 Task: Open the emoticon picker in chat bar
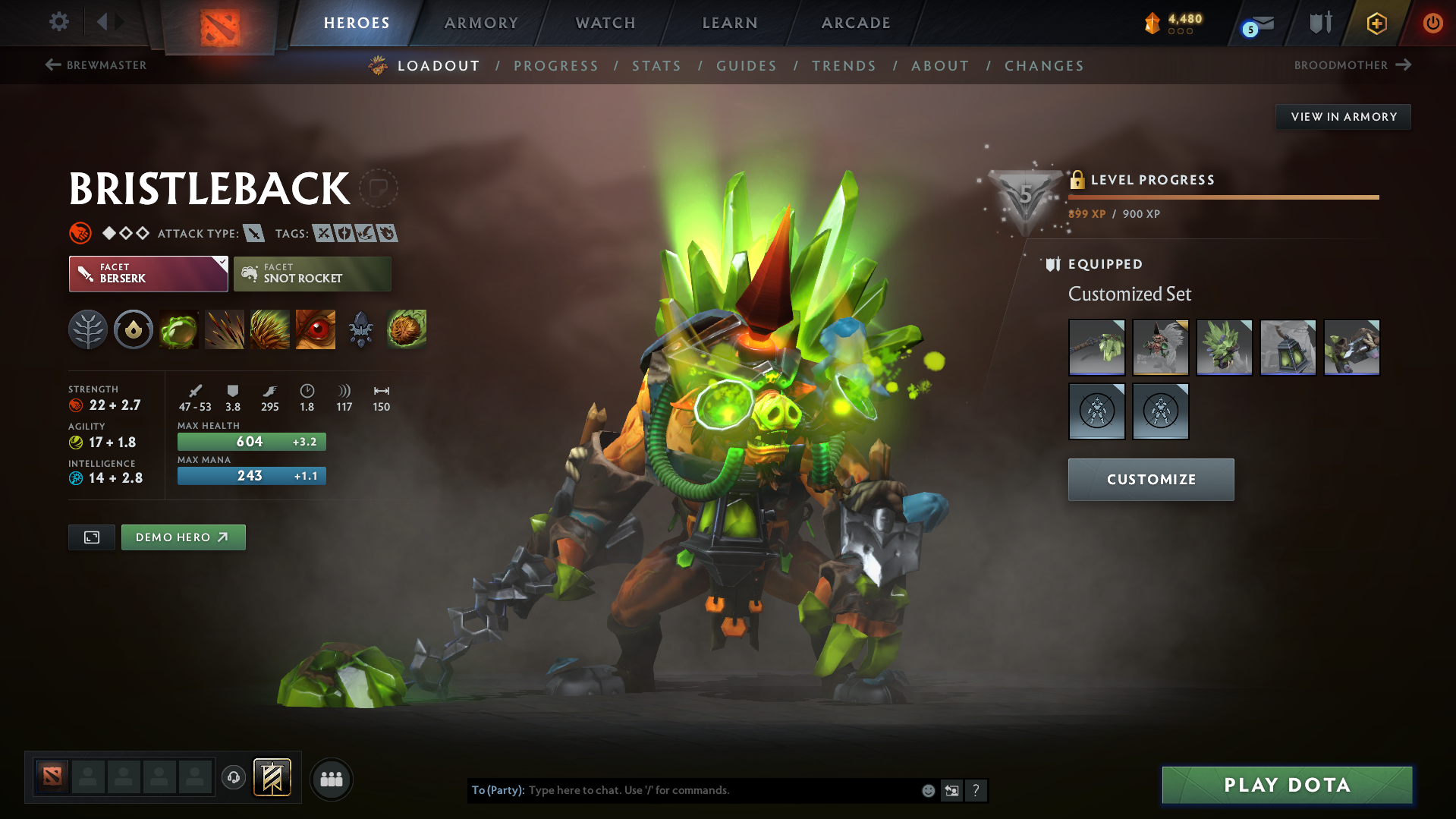[x=928, y=790]
